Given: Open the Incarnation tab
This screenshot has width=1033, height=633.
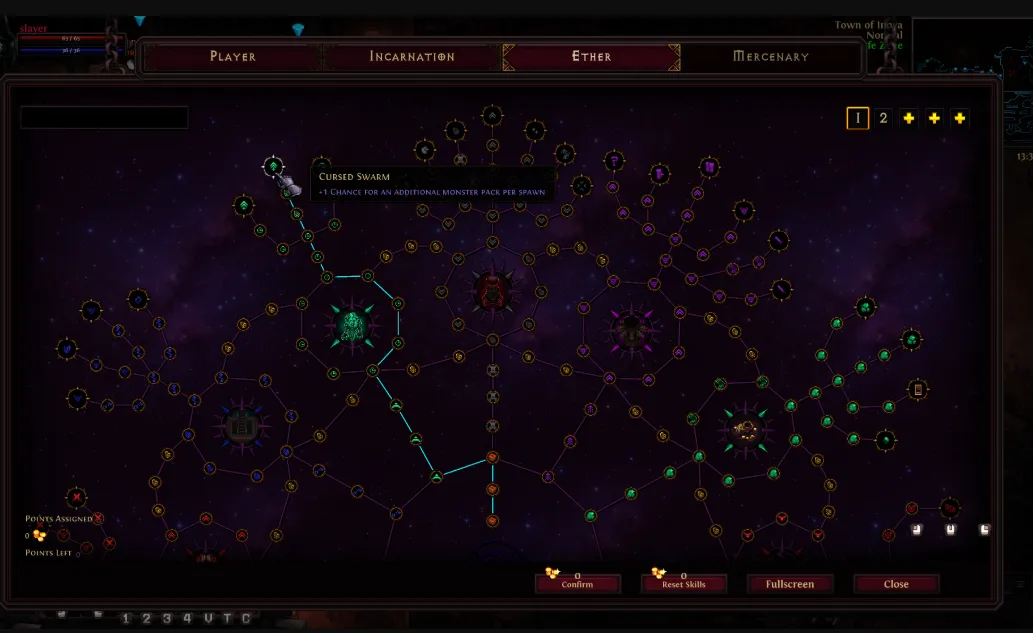Looking at the screenshot, I should pos(412,57).
